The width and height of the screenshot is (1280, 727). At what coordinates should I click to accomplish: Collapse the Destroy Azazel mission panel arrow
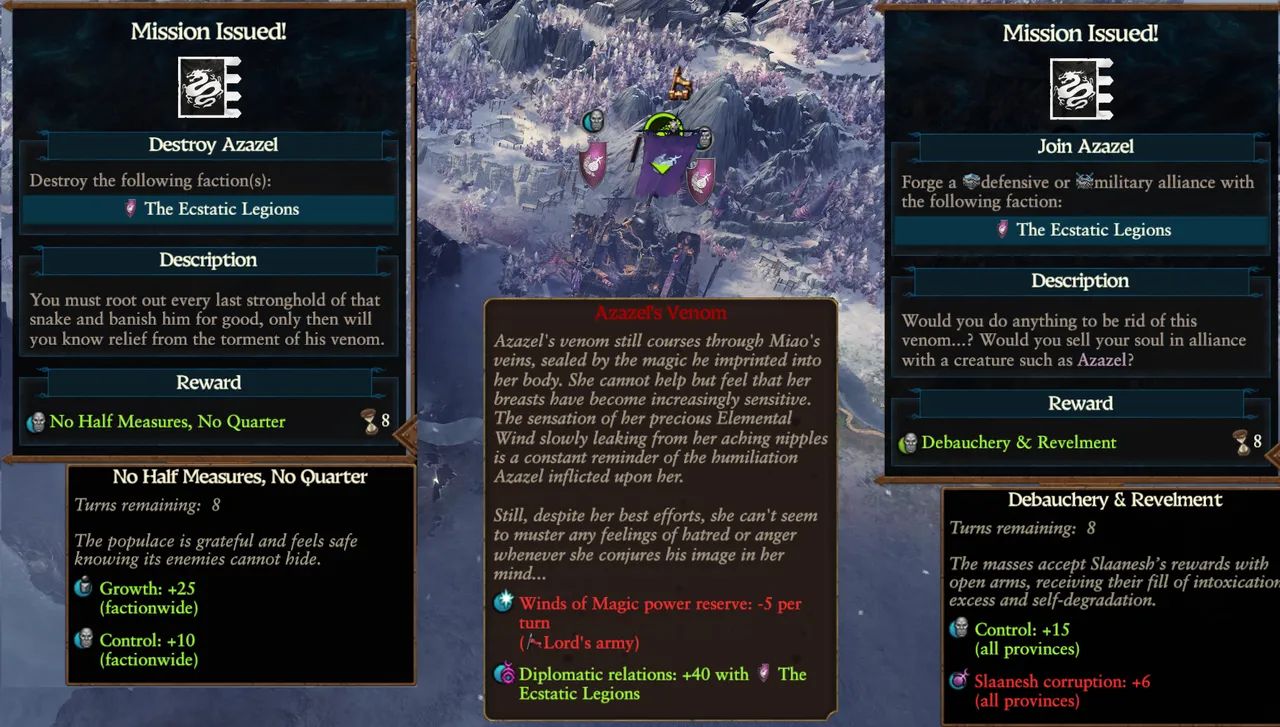pyautogui.click(x=406, y=435)
